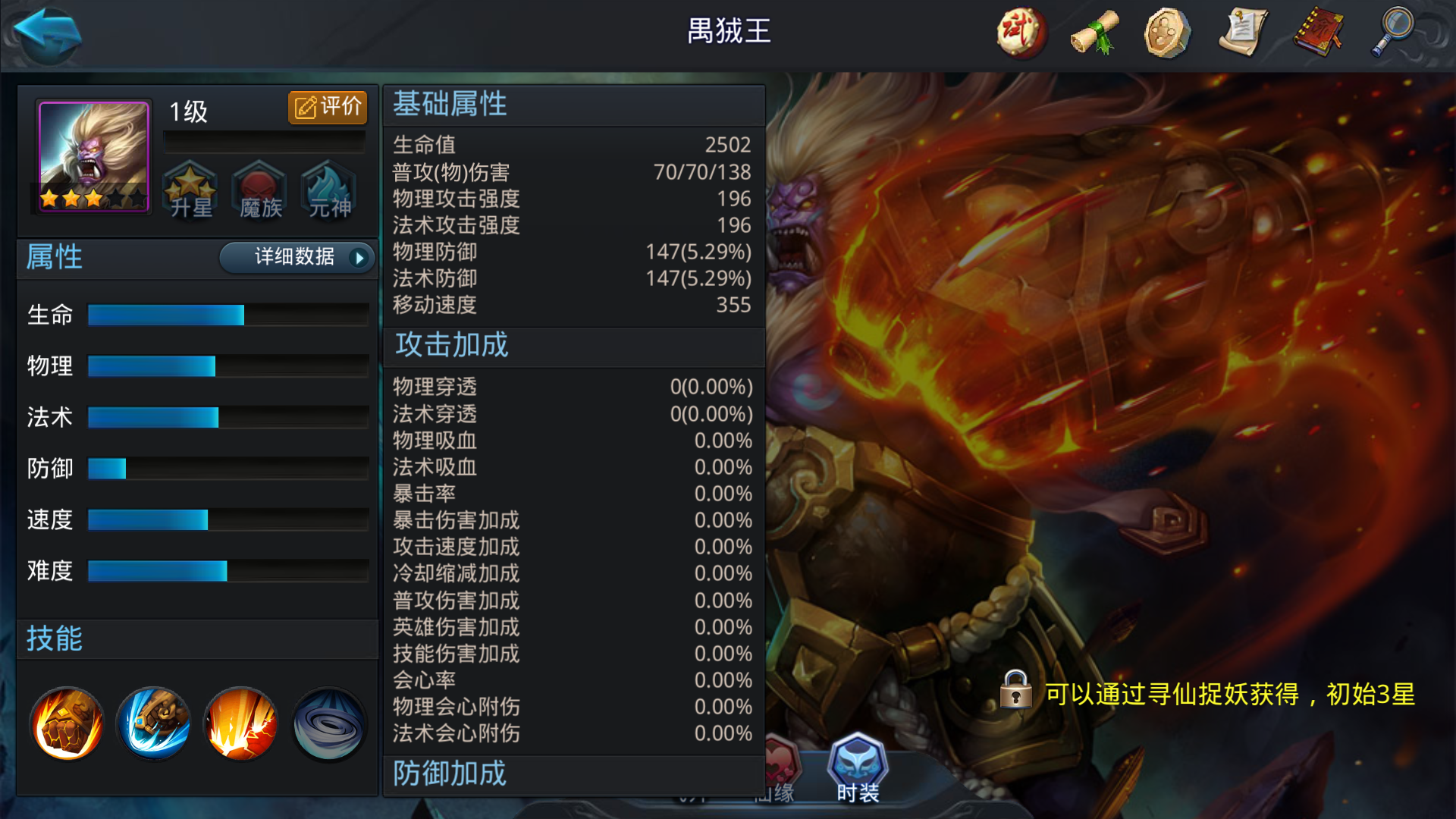Click the coin token icon in the top bar
This screenshot has width=1456, height=819.
pos(1169,32)
